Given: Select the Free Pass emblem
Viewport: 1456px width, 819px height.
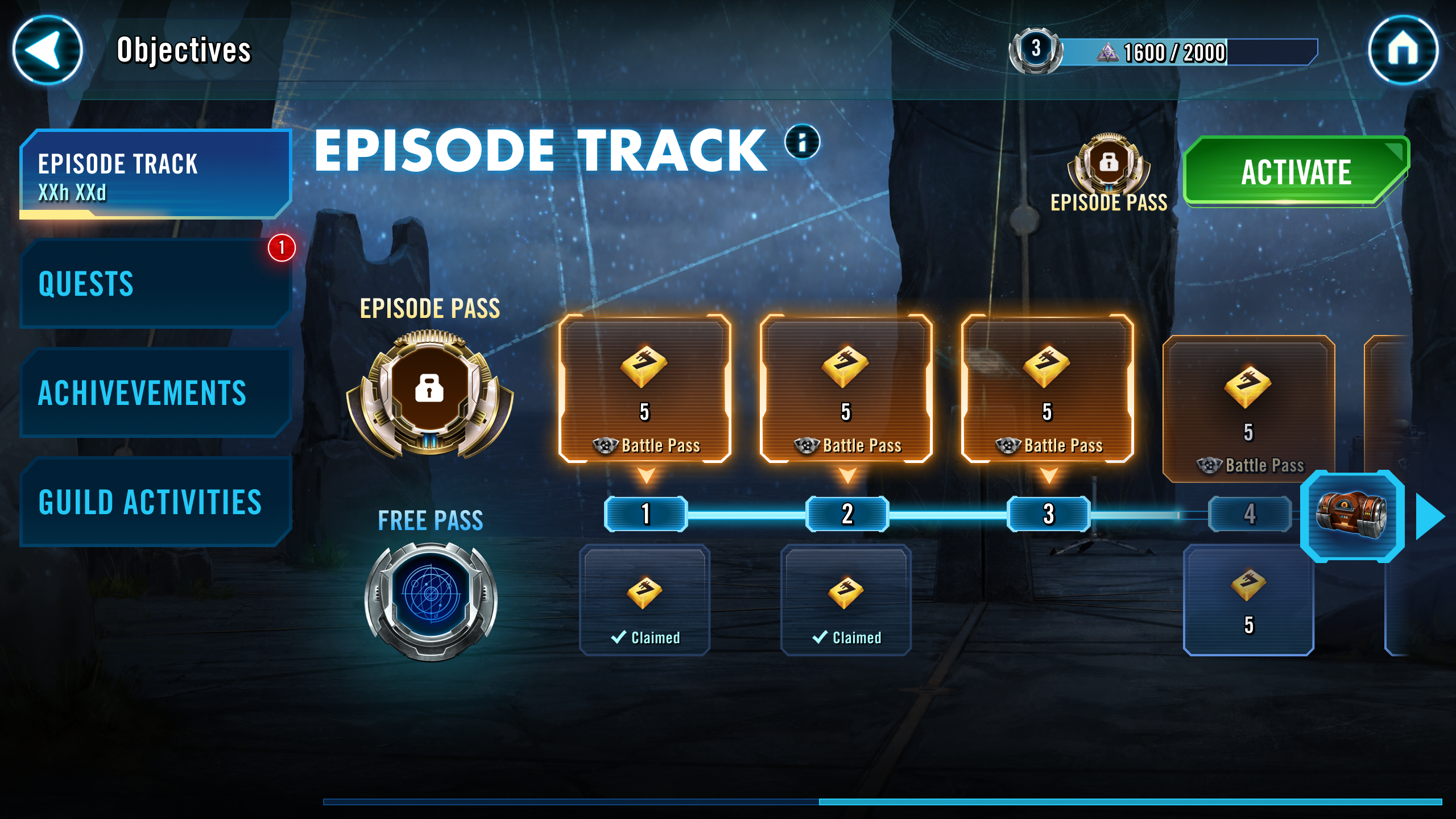Looking at the screenshot, I should 431,599.
